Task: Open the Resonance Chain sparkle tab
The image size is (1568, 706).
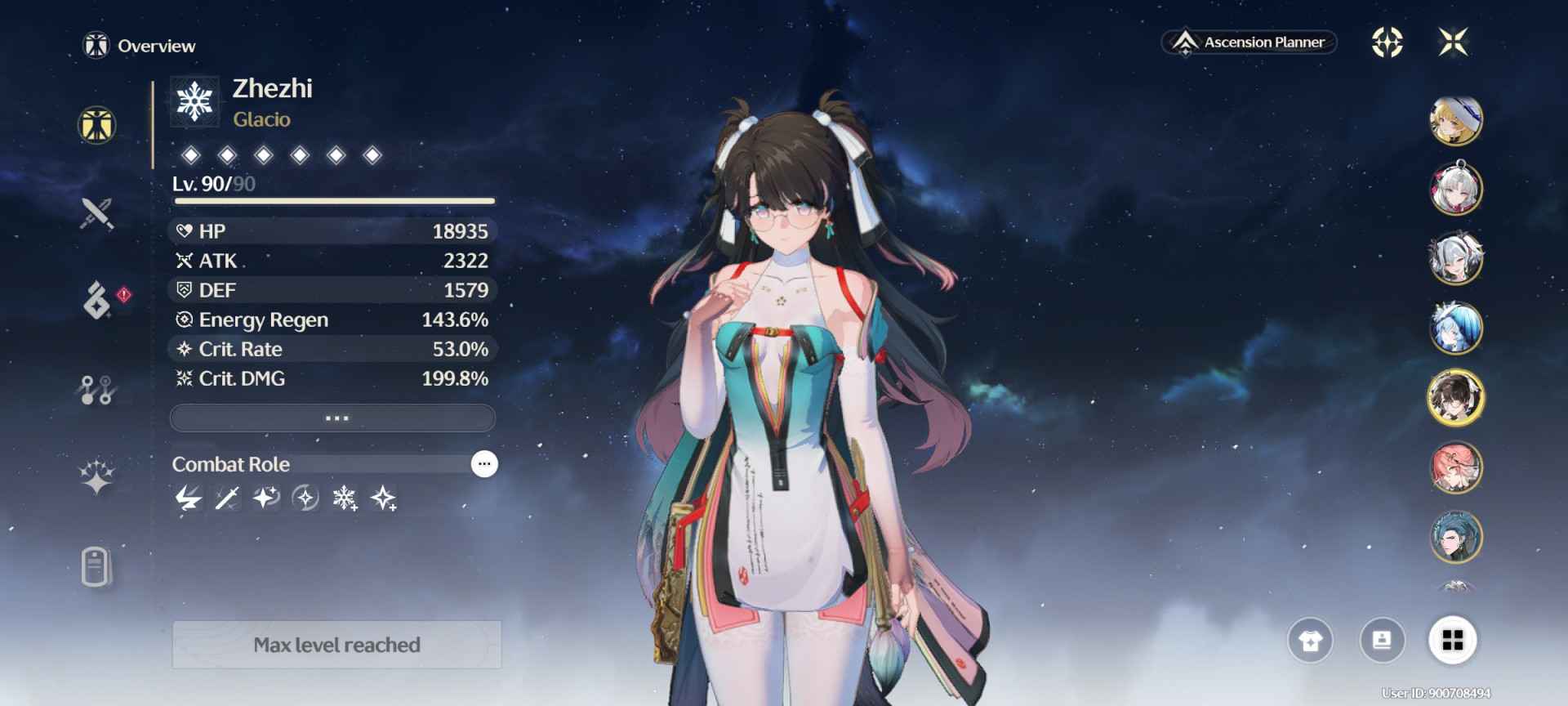Action: click(x=96, y=477)
